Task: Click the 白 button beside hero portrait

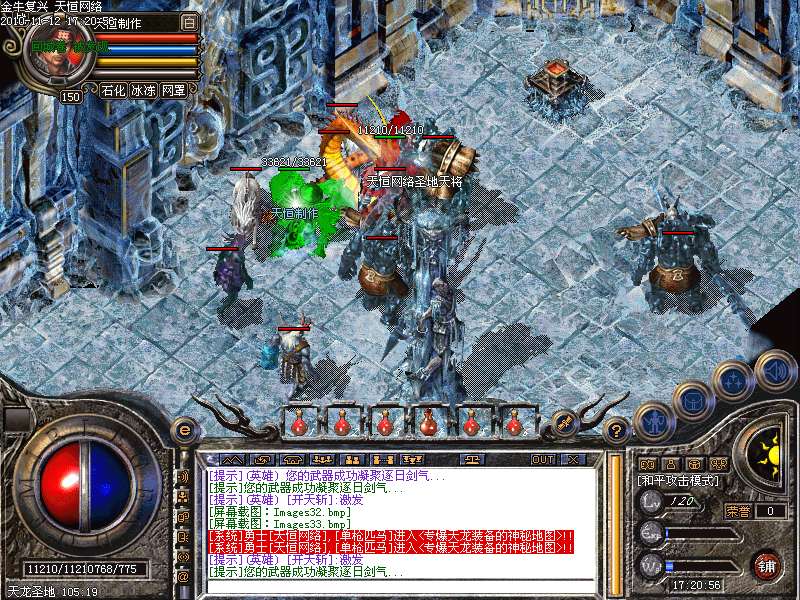Action: (190, 21)
